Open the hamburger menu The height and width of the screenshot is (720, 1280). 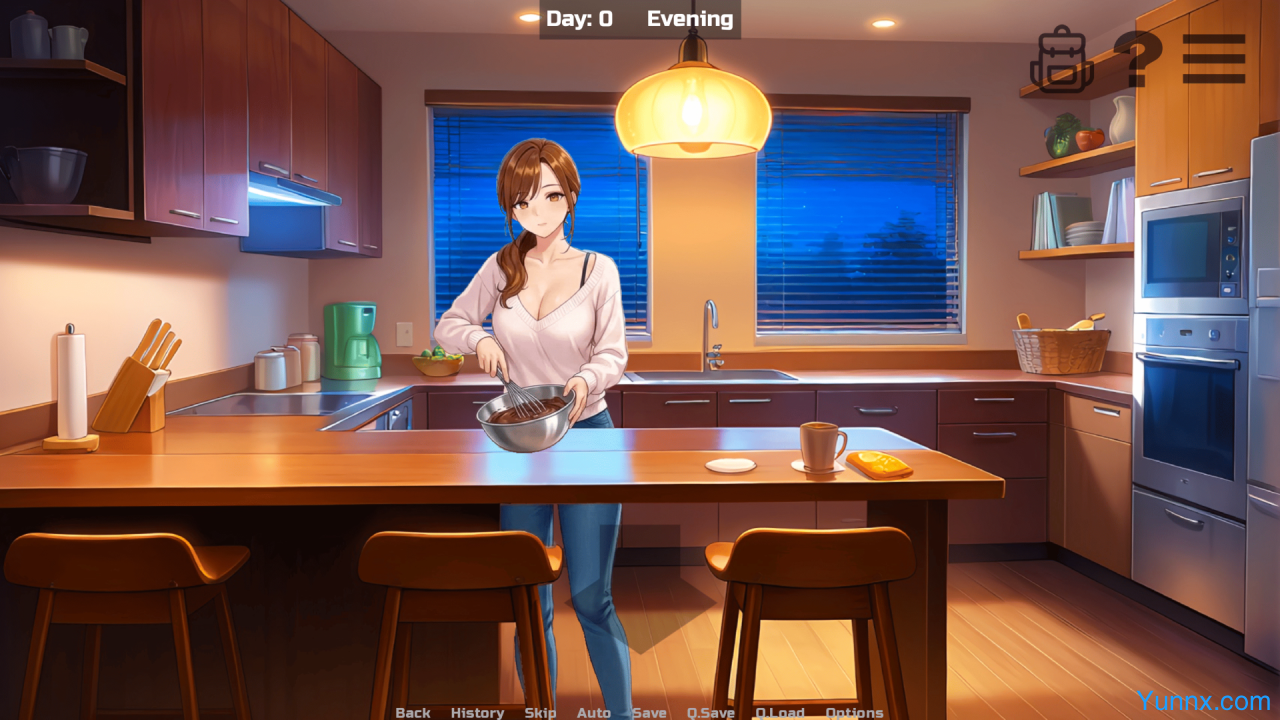pos(1213,59)
